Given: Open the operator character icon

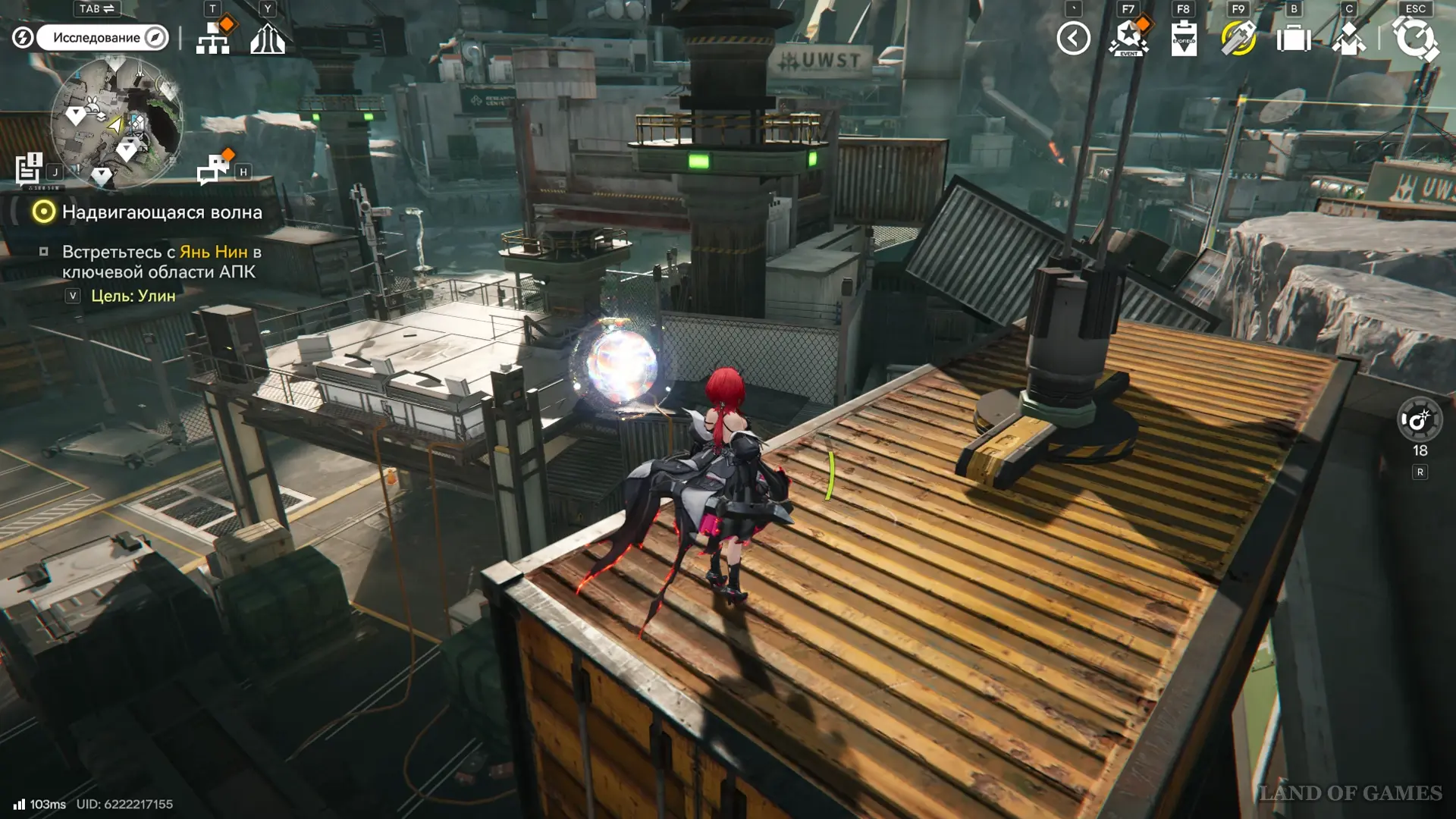Looking at the screenshot, I should click(1348, 39).
